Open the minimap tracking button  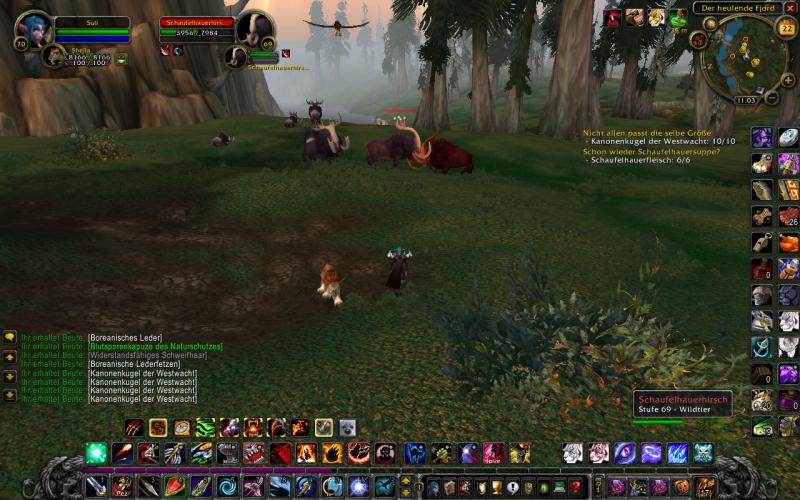698,40
